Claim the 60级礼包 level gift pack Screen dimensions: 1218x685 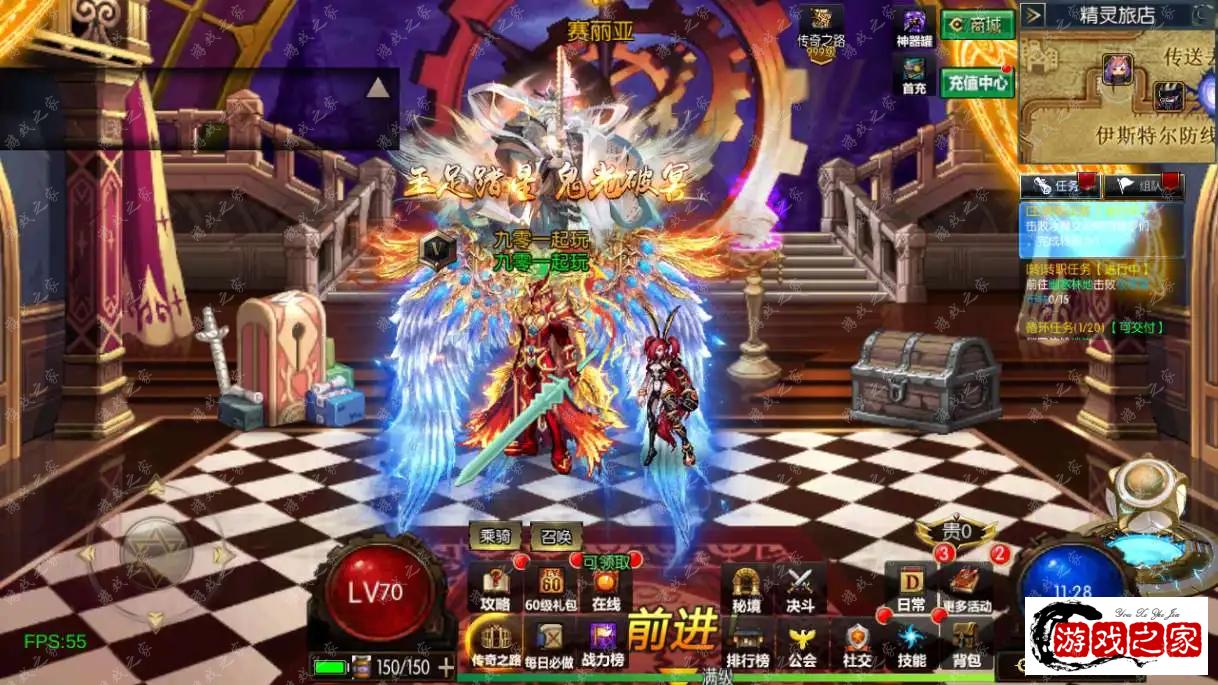click(x=551, y=588)
